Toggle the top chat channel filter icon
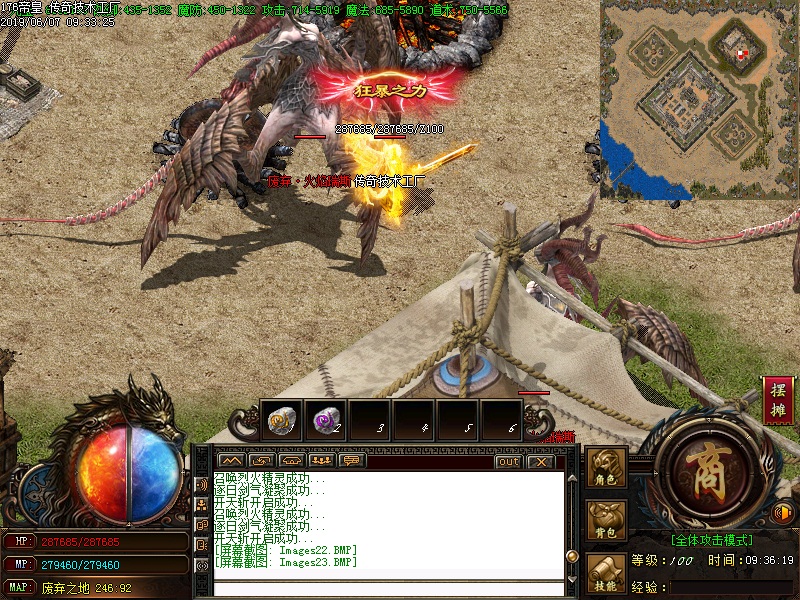This screenshot has height=600, width=800. (x=202, y=485)
